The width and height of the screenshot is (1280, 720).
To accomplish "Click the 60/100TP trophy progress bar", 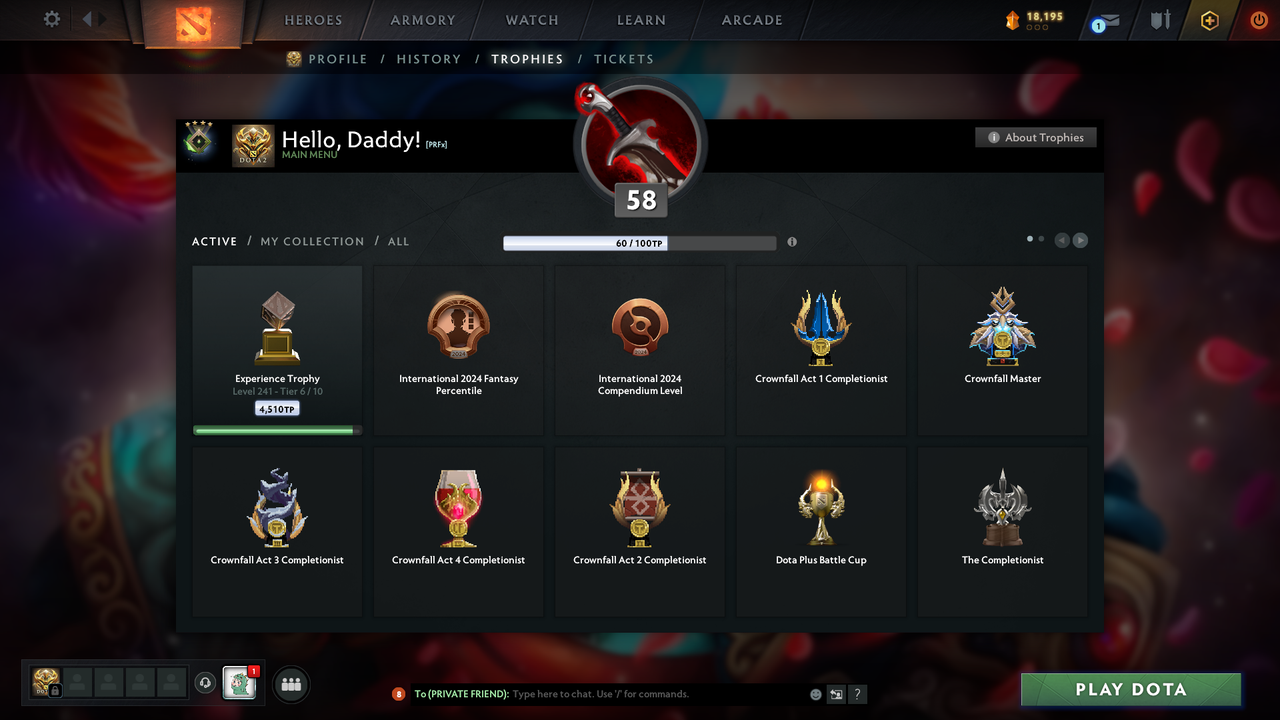I will 640,242.
